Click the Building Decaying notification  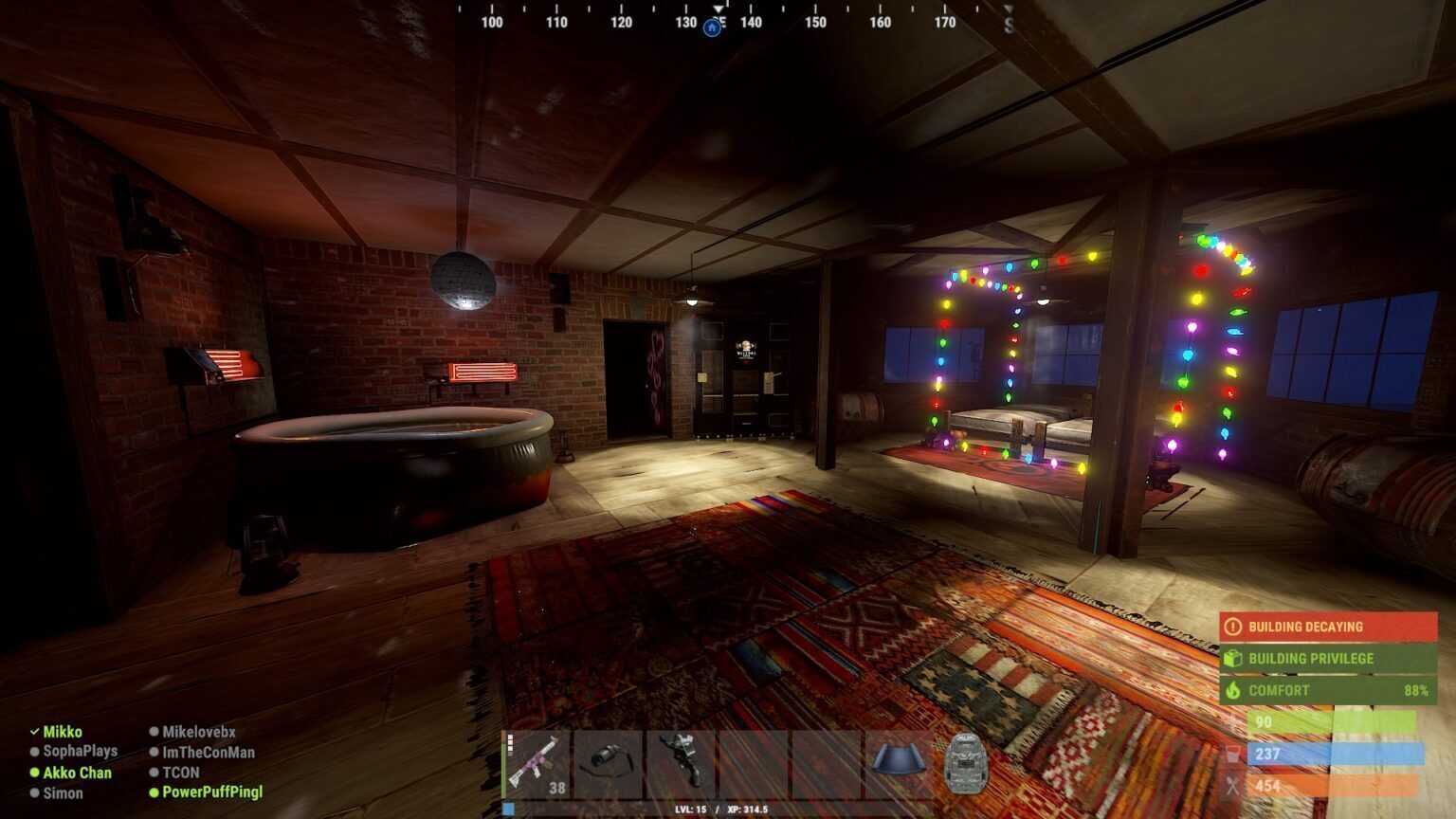[1327, 627]
